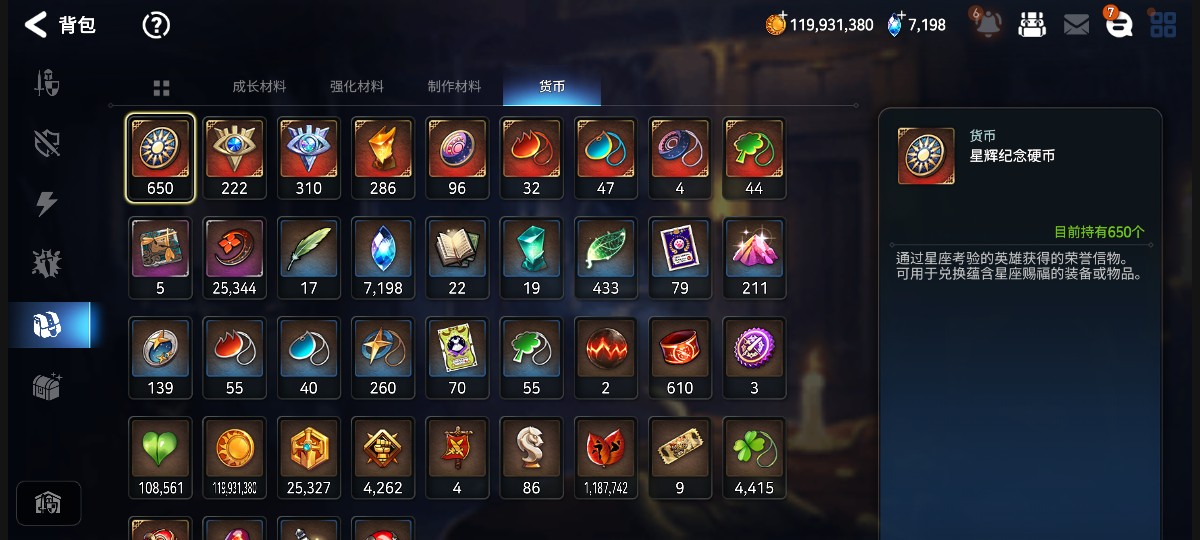Select the 货币 tab

point(552,87)
